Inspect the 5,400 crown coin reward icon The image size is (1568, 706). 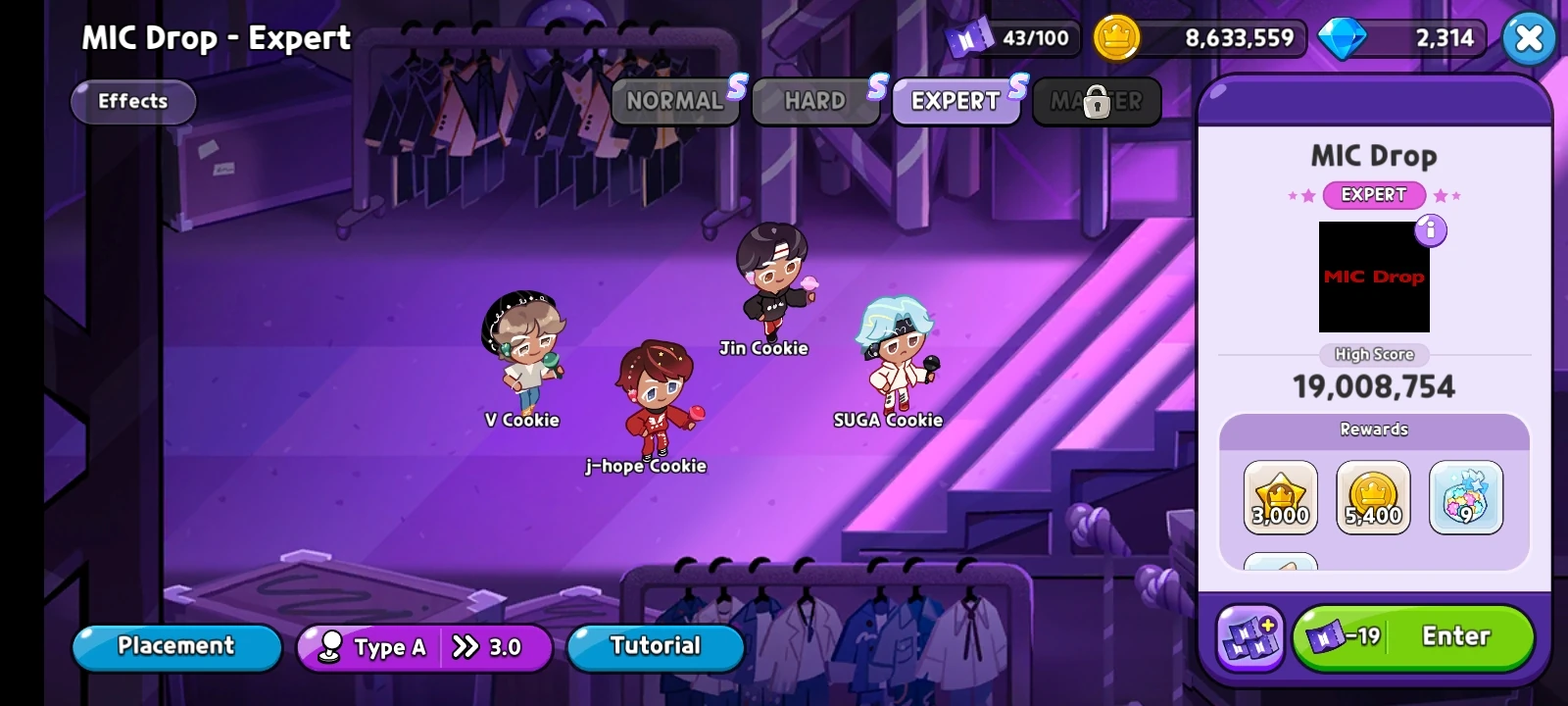(1373, 496)
